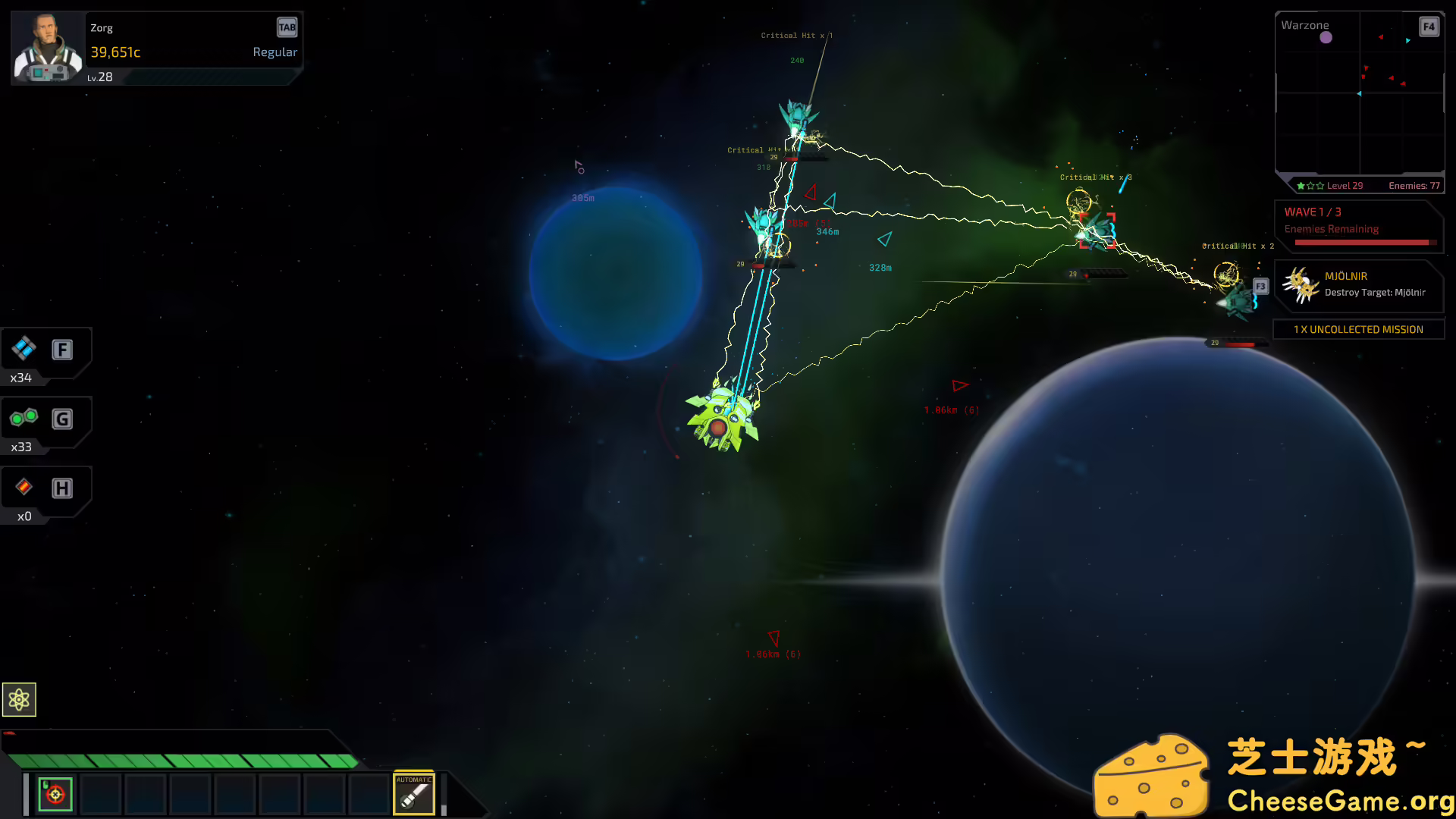Image resolution: width=1456 pixels, height=819 pixels.
Task: Click Zorg's pilot portrait
Action: (47, 46)
